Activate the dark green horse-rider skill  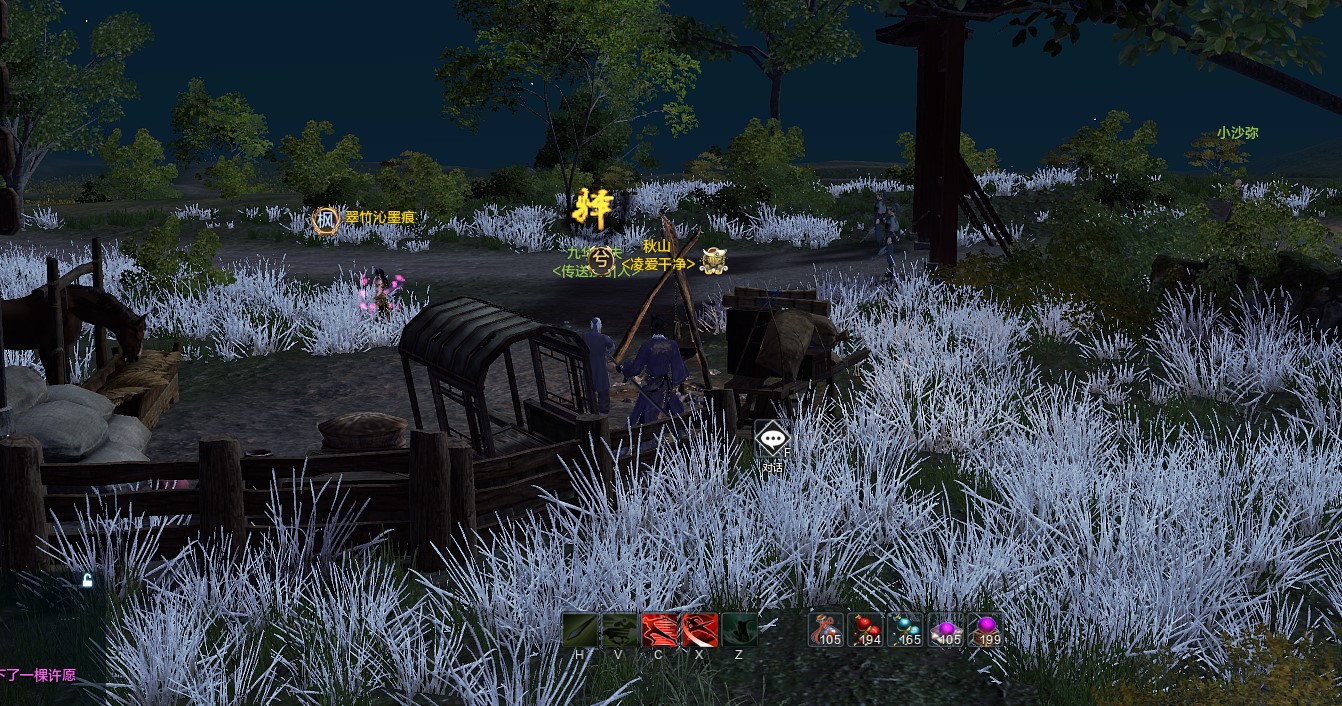point(620,630)
